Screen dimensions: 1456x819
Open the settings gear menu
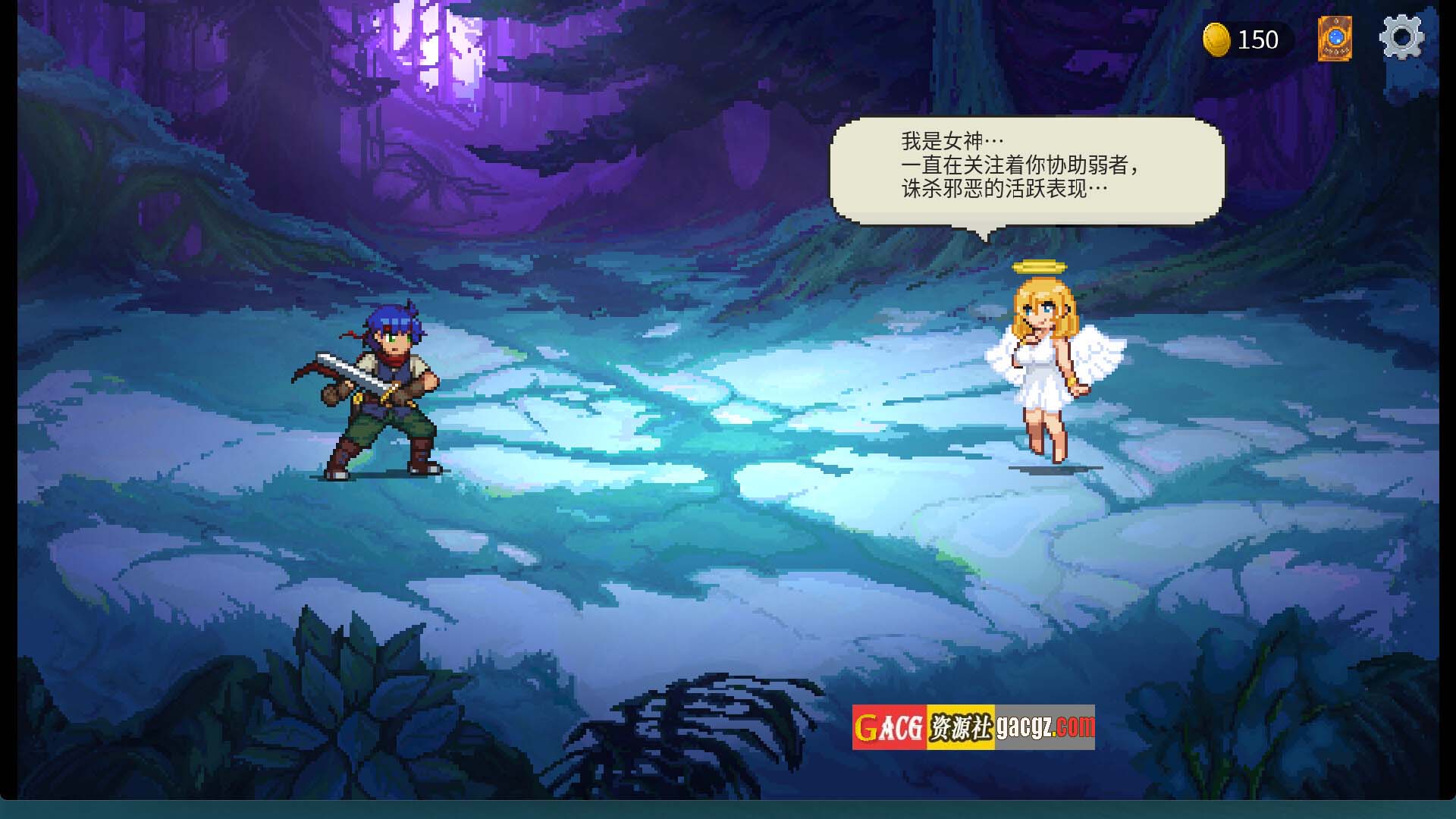coord(1401,38)
